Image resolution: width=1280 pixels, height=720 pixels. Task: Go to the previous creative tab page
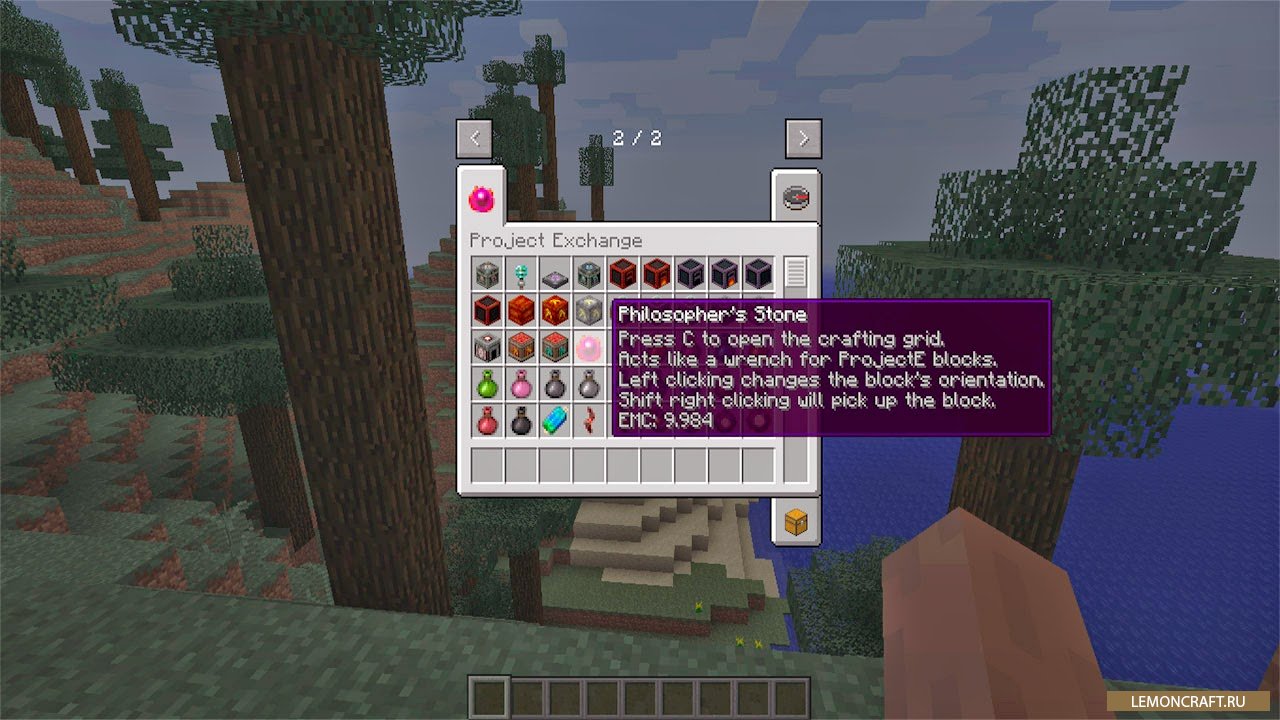click(474, 139)
